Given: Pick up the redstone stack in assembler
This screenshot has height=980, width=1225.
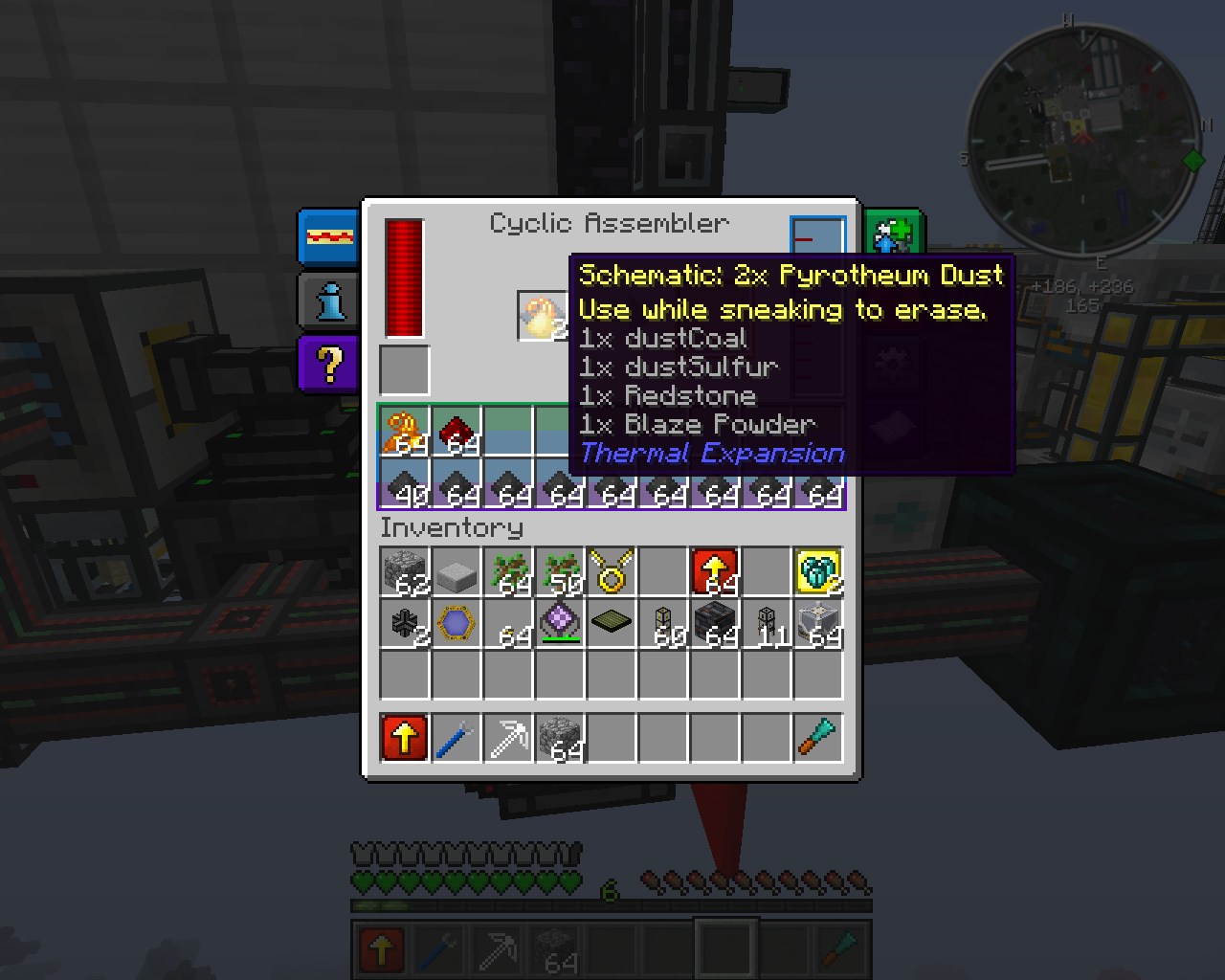Looking at the screenshot, I should tap(457, 432).
